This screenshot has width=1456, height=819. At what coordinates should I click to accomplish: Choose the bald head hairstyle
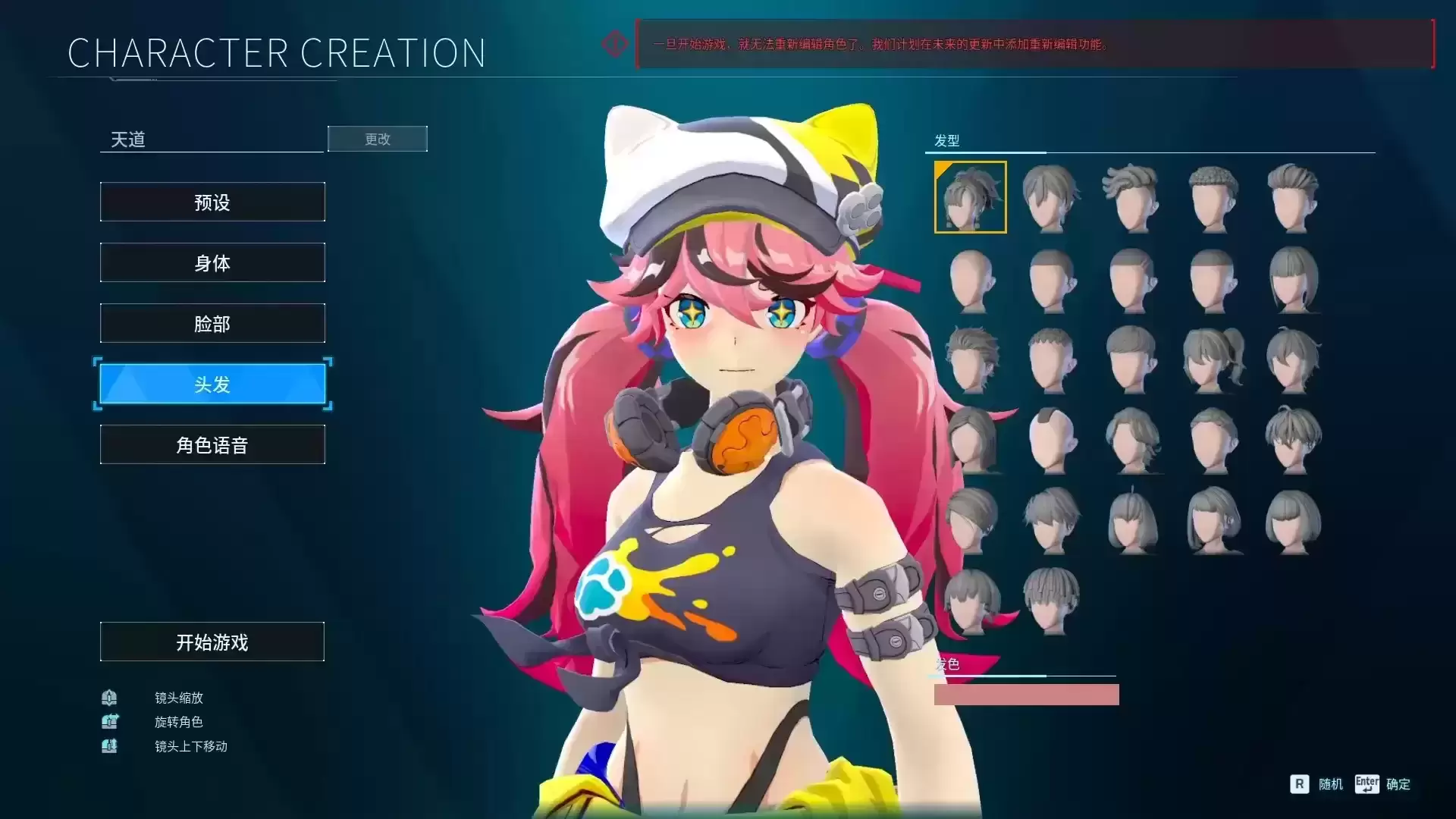971,279
